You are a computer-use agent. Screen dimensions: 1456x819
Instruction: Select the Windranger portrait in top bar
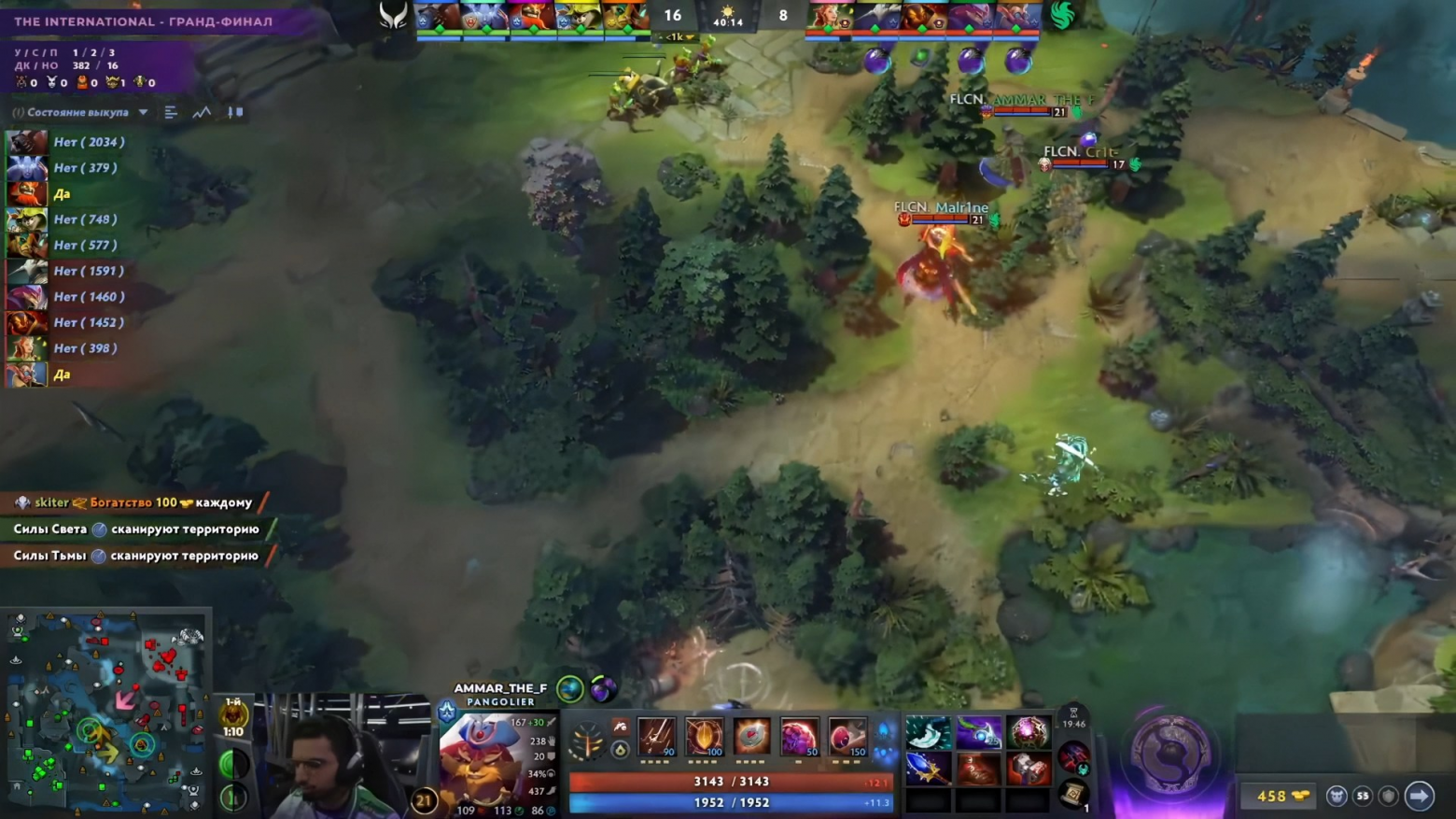tap(828, 17)
